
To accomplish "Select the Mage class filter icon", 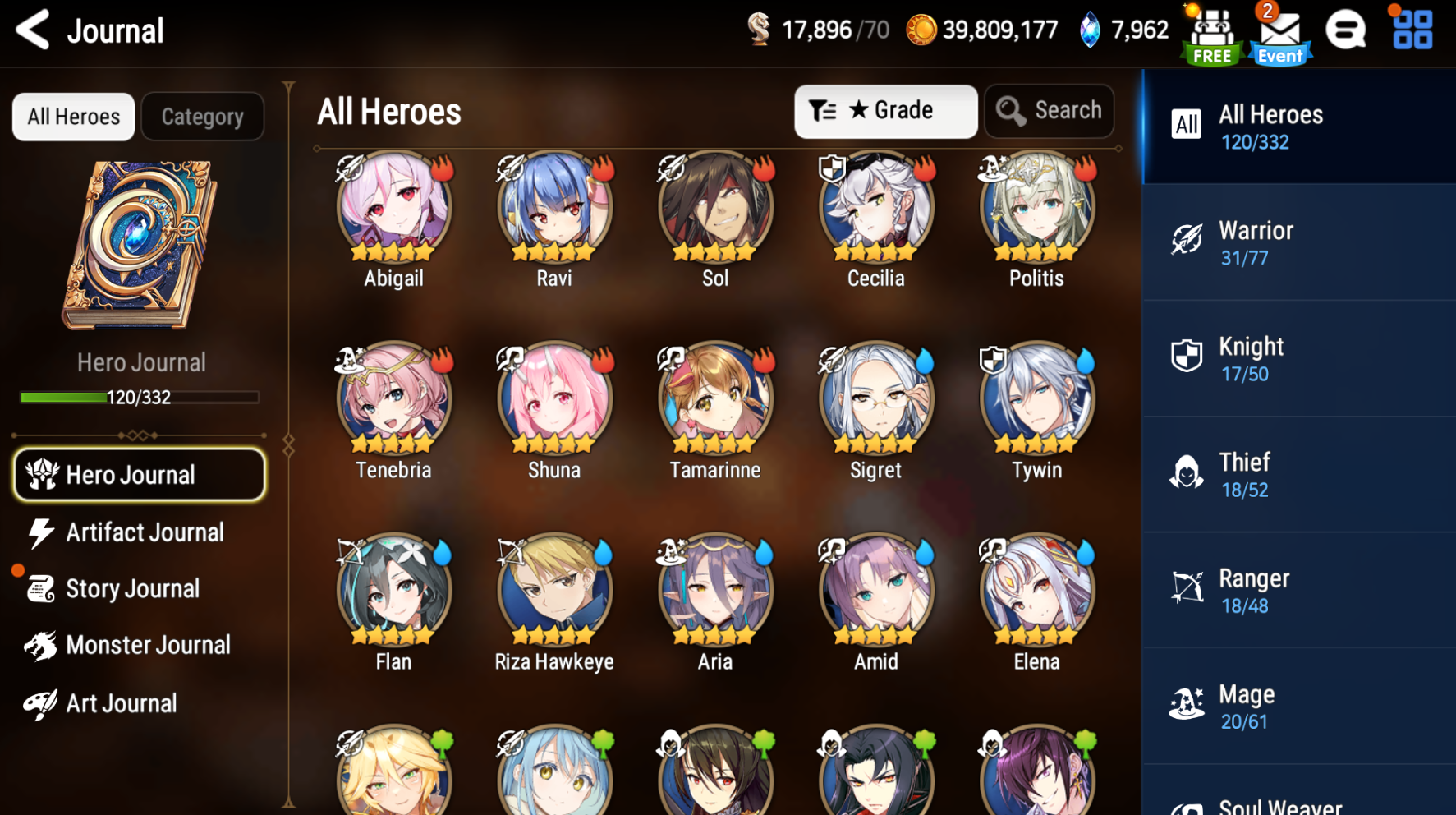I will click(1188, 702).
